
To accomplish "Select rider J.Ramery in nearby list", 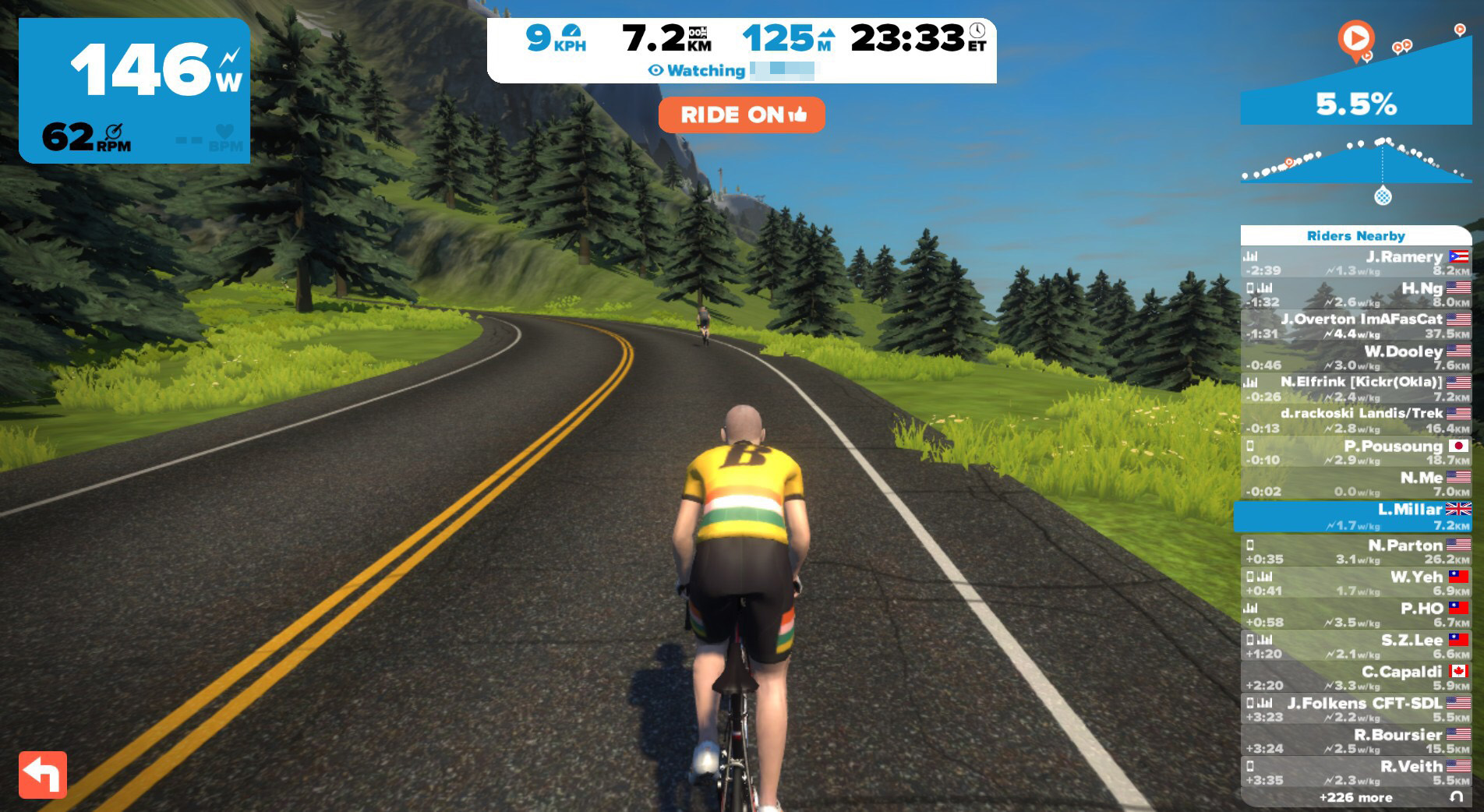I will (1355, 263).
